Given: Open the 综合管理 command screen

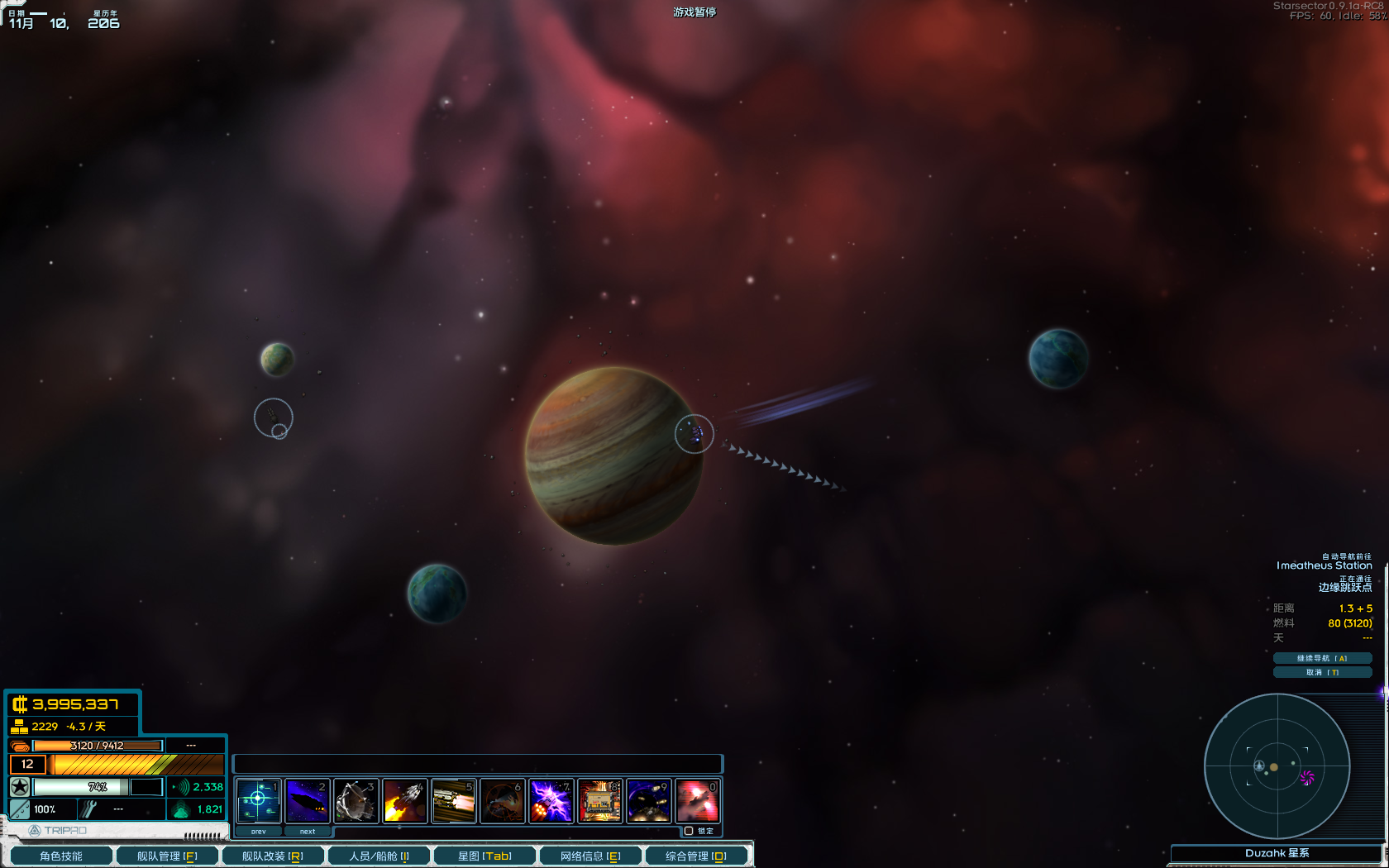Looking at the screenshot, I should click(x=696, y=856).
